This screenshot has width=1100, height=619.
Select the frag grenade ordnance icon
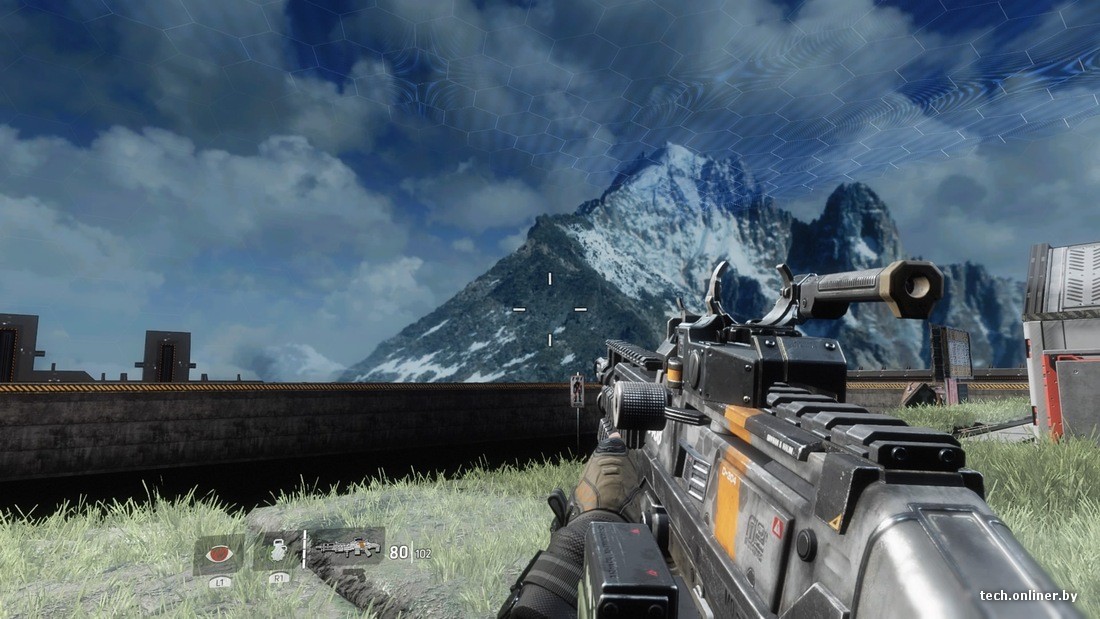(x=277, y=550)
